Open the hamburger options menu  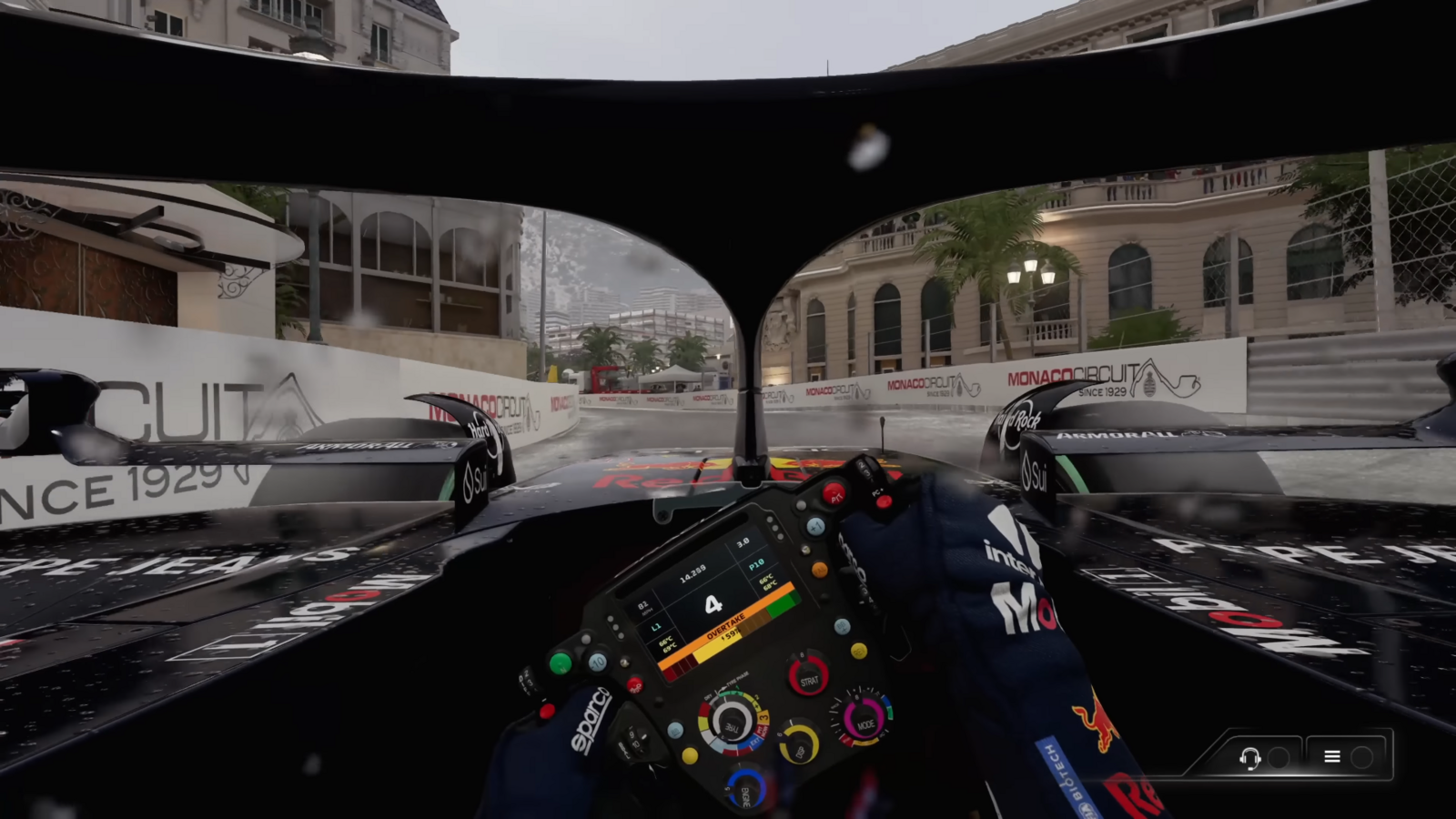point(1332,756)
